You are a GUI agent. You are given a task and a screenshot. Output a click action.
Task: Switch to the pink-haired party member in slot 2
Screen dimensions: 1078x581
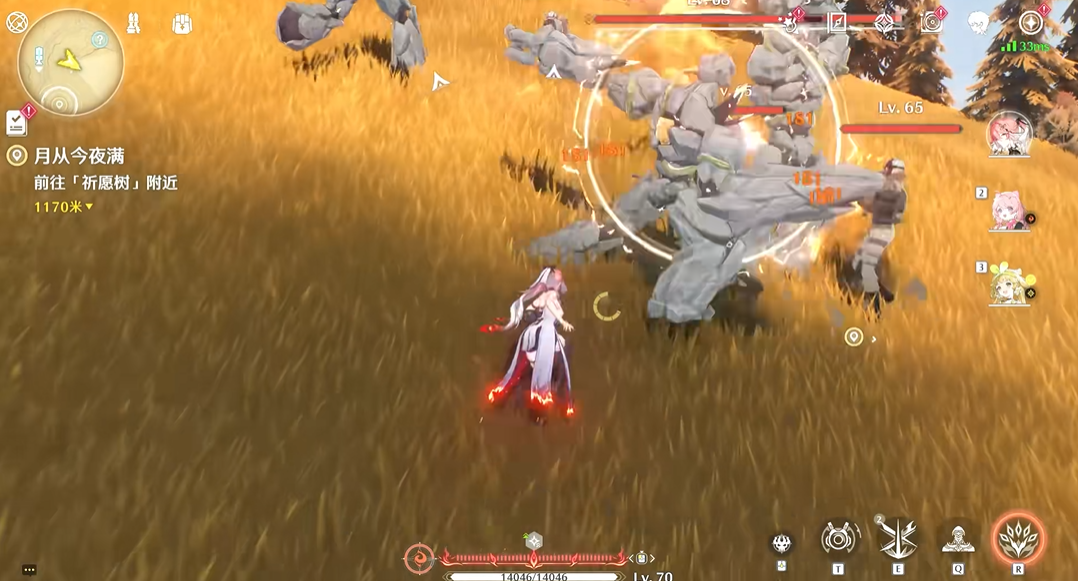click(1008, 210)
